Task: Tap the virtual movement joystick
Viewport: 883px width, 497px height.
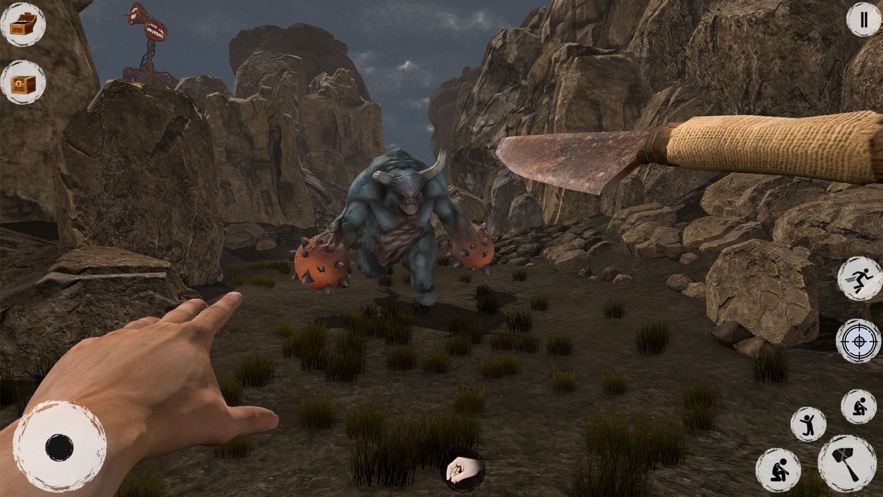Action: [59, 447]
